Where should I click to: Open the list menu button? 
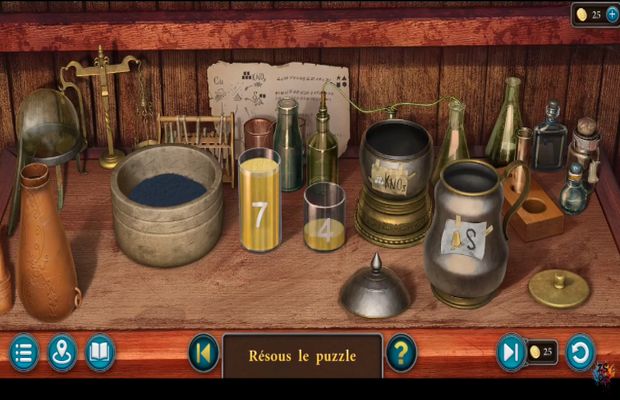(24, 353)
